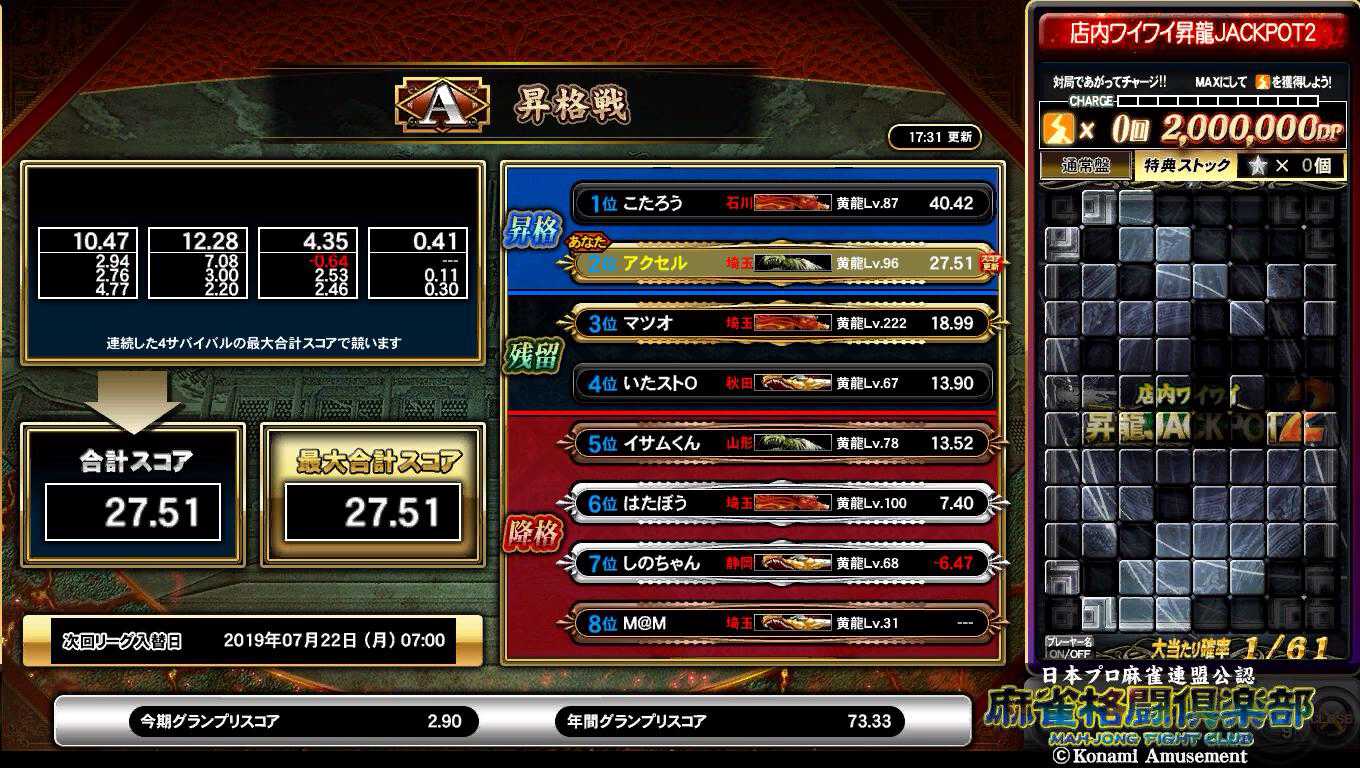Open eighth-place player M@M's row
The height and width of the screenshot is (768, 1360).
pos(782,623)
